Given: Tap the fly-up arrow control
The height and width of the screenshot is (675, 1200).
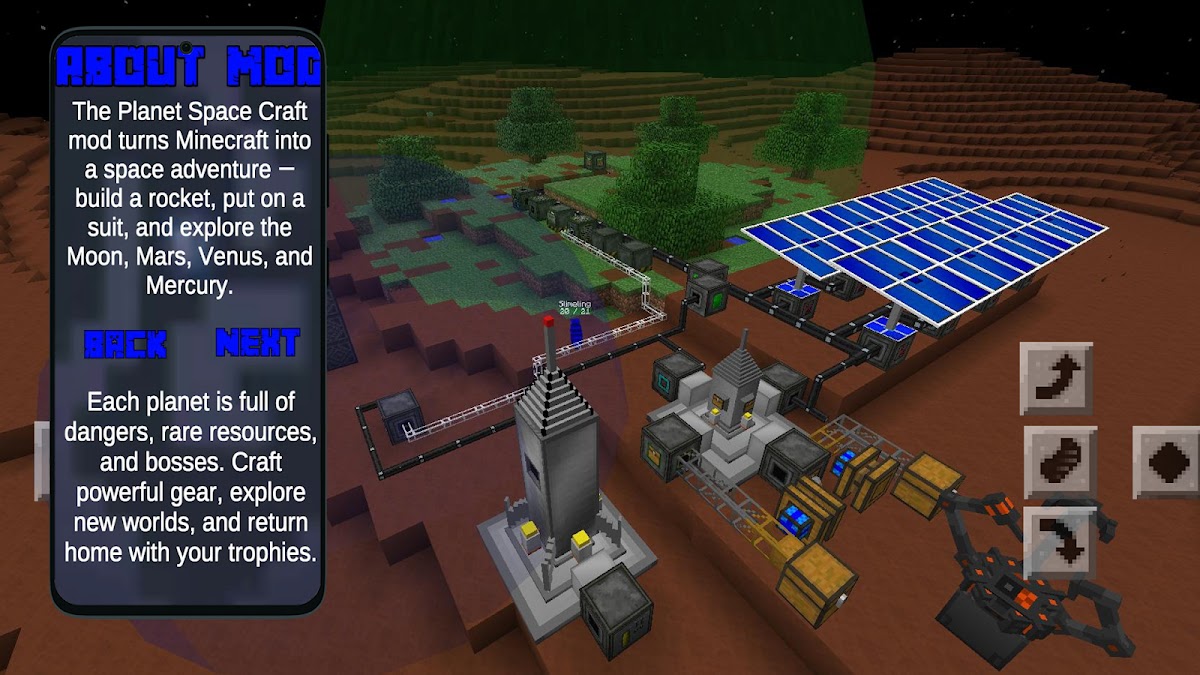Looking at the screenshot, I should pos(1056,379).
